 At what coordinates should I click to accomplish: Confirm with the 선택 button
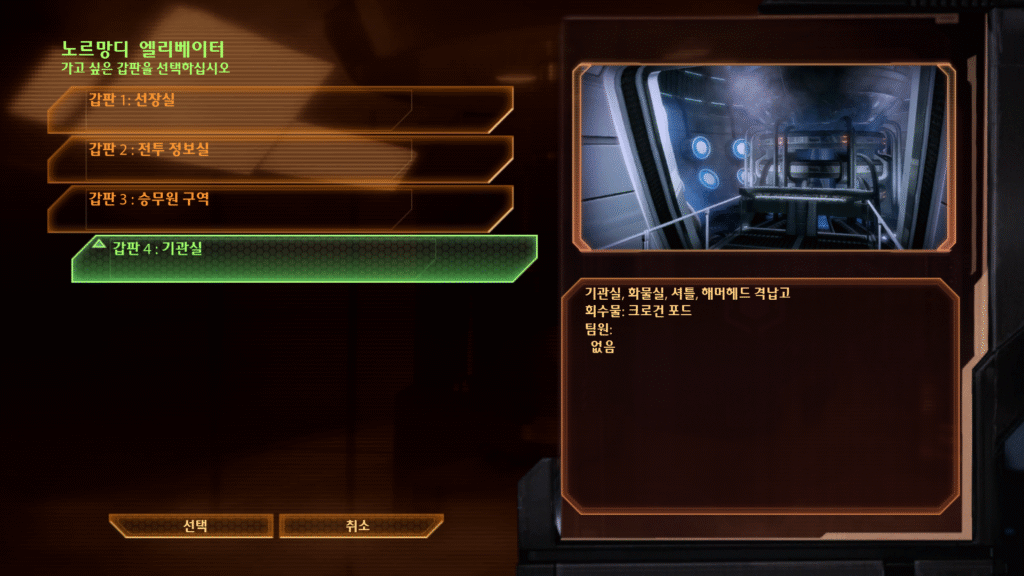click(191, 525)
